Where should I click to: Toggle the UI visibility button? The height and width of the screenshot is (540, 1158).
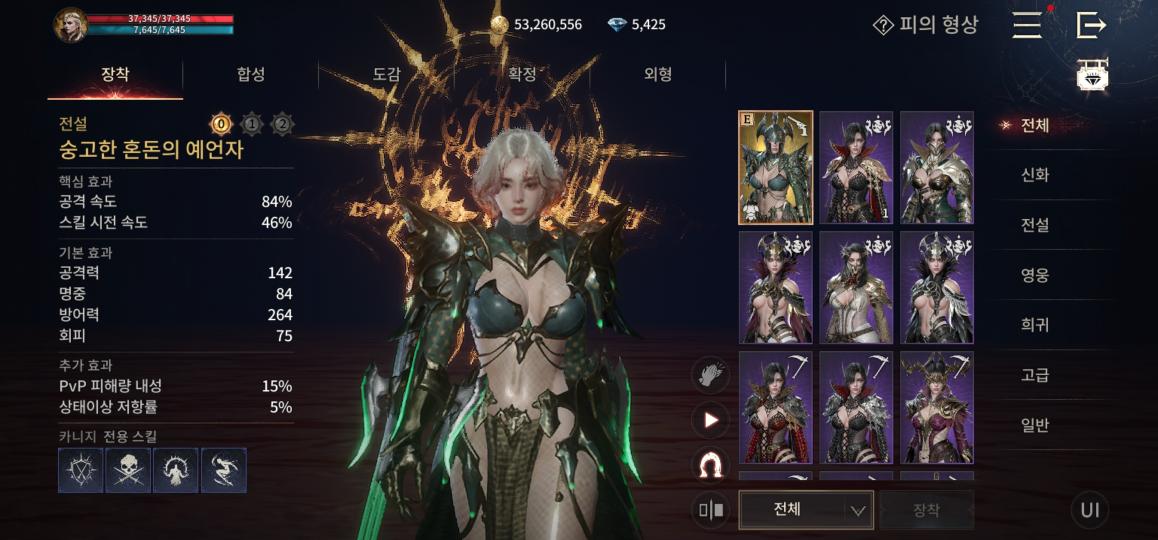[1090, 510]
